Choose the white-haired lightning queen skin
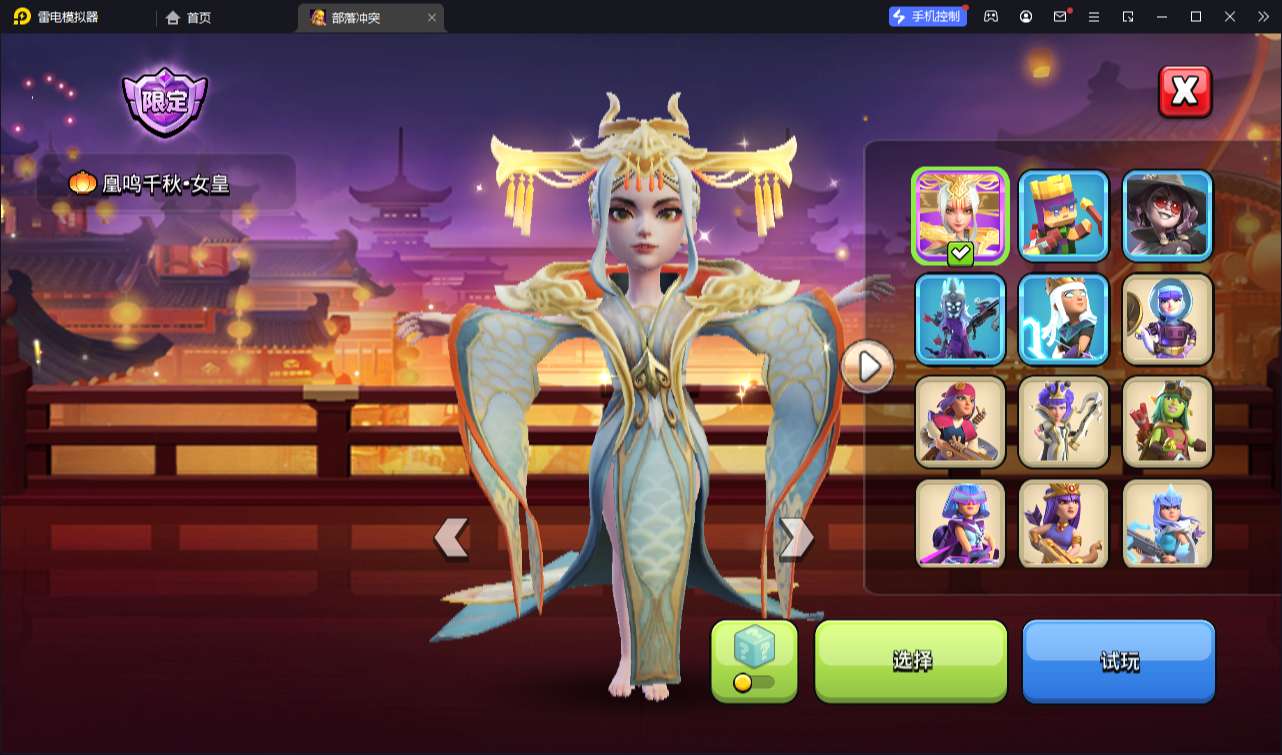 click(x=1064, y=318)
